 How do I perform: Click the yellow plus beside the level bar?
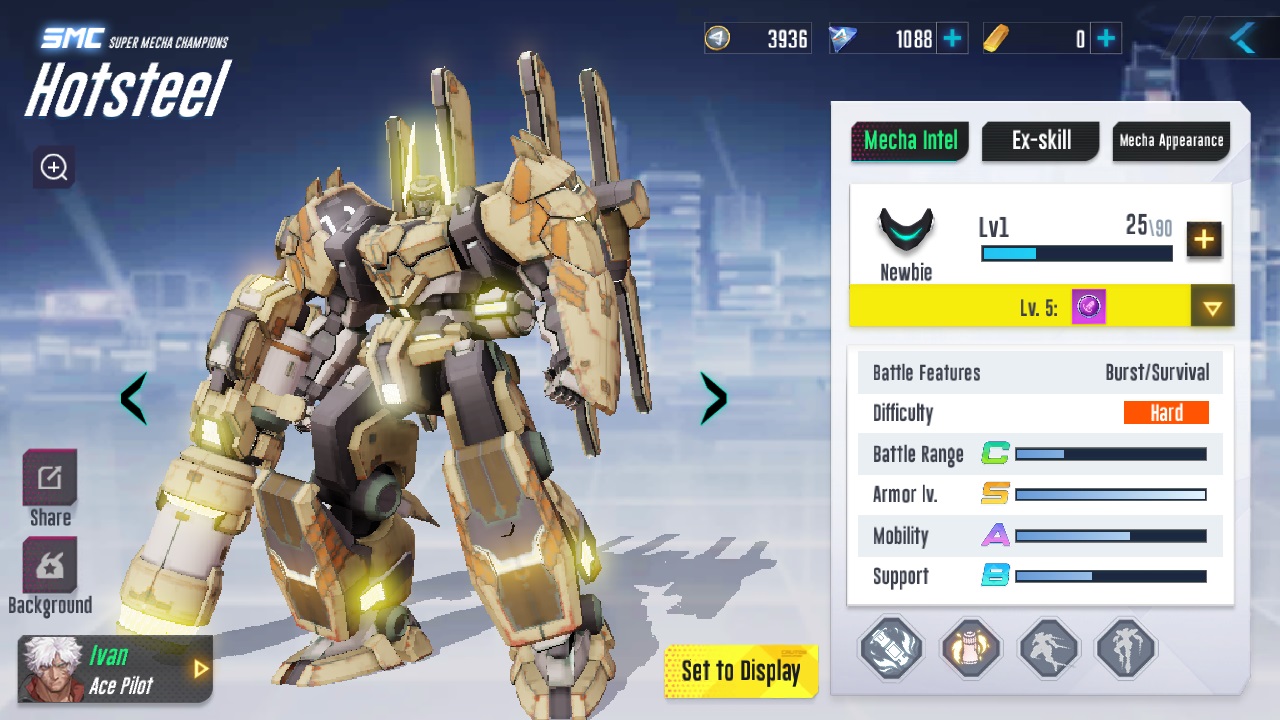pyautogui.click(x=1204, y=240)
